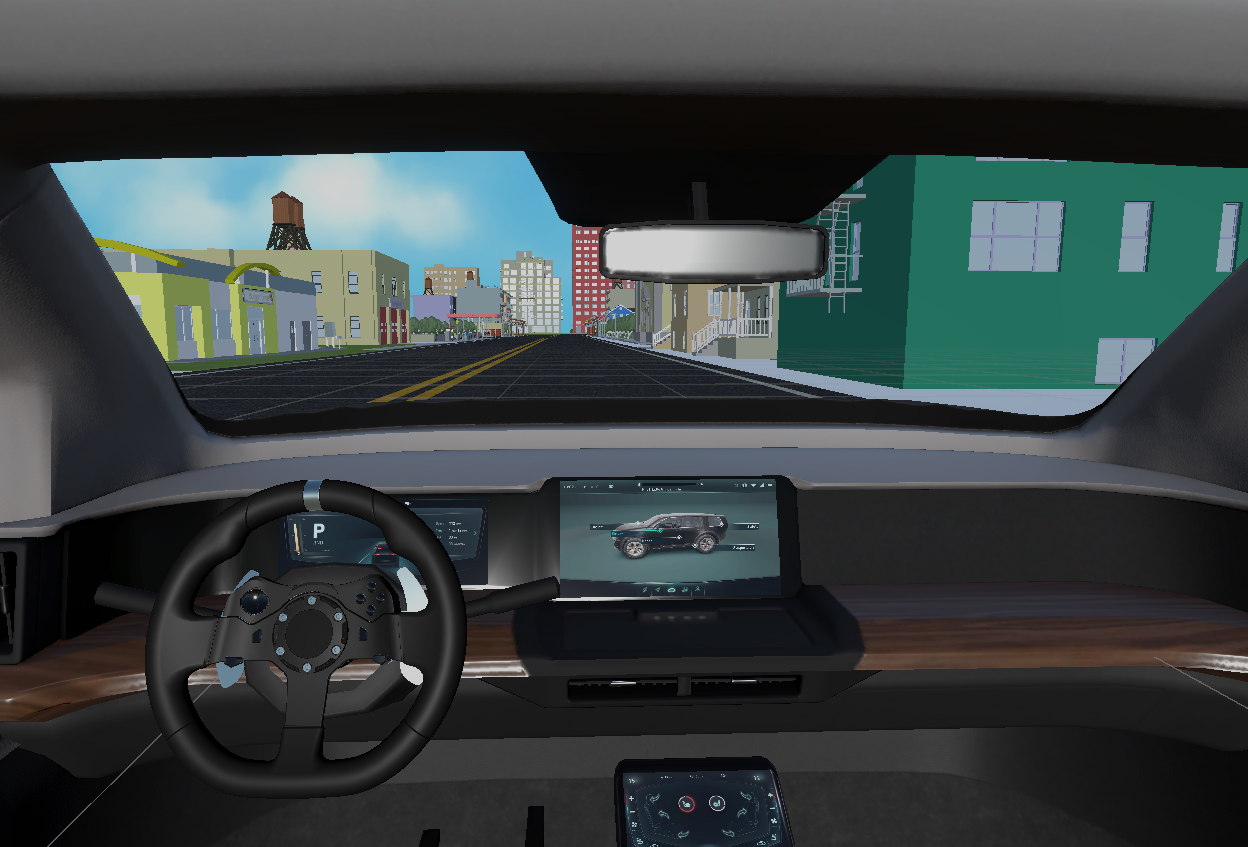This screenshot has width=1248, height=847.
Task: Raise the driver-side temperature with the plus button
Action: 631,798
